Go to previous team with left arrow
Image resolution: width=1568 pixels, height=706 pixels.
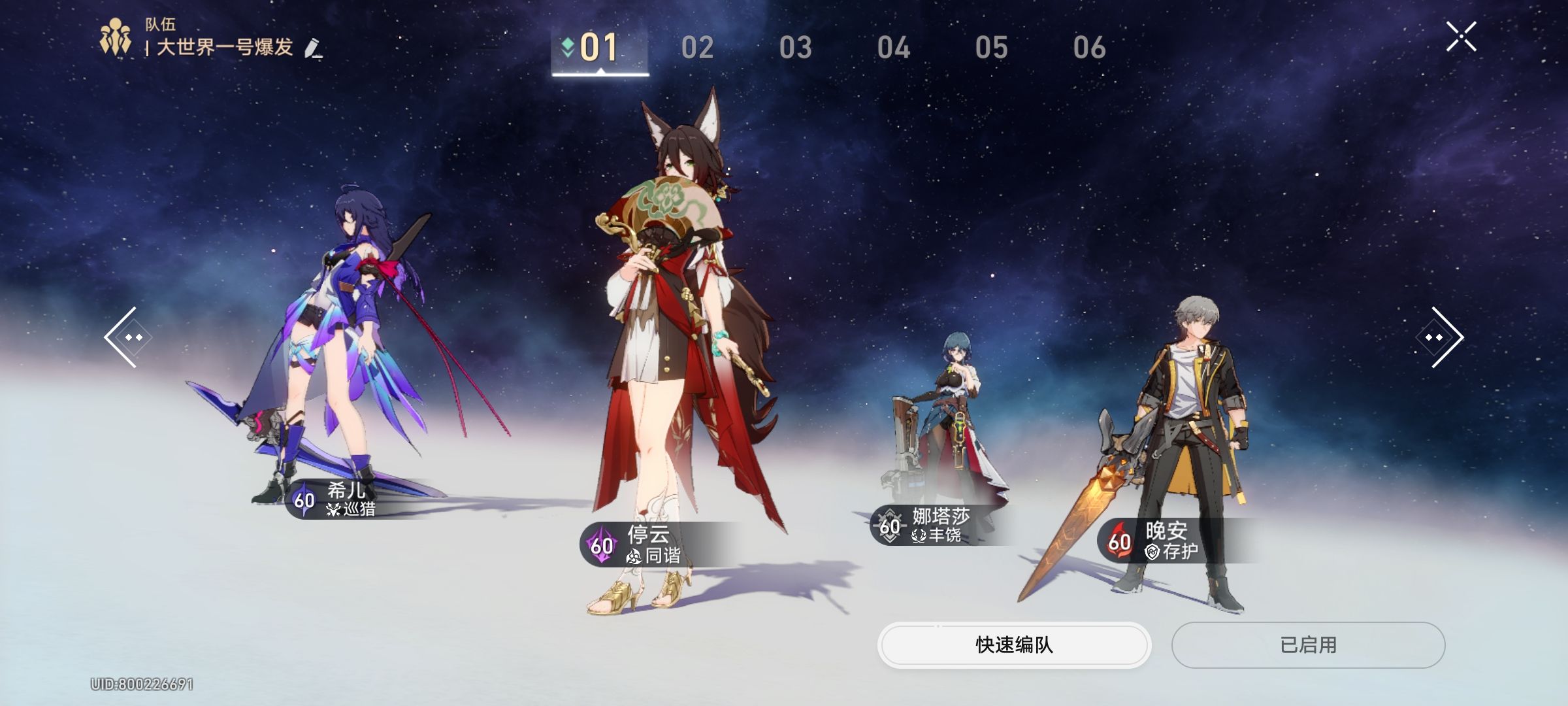click(127, 337)
